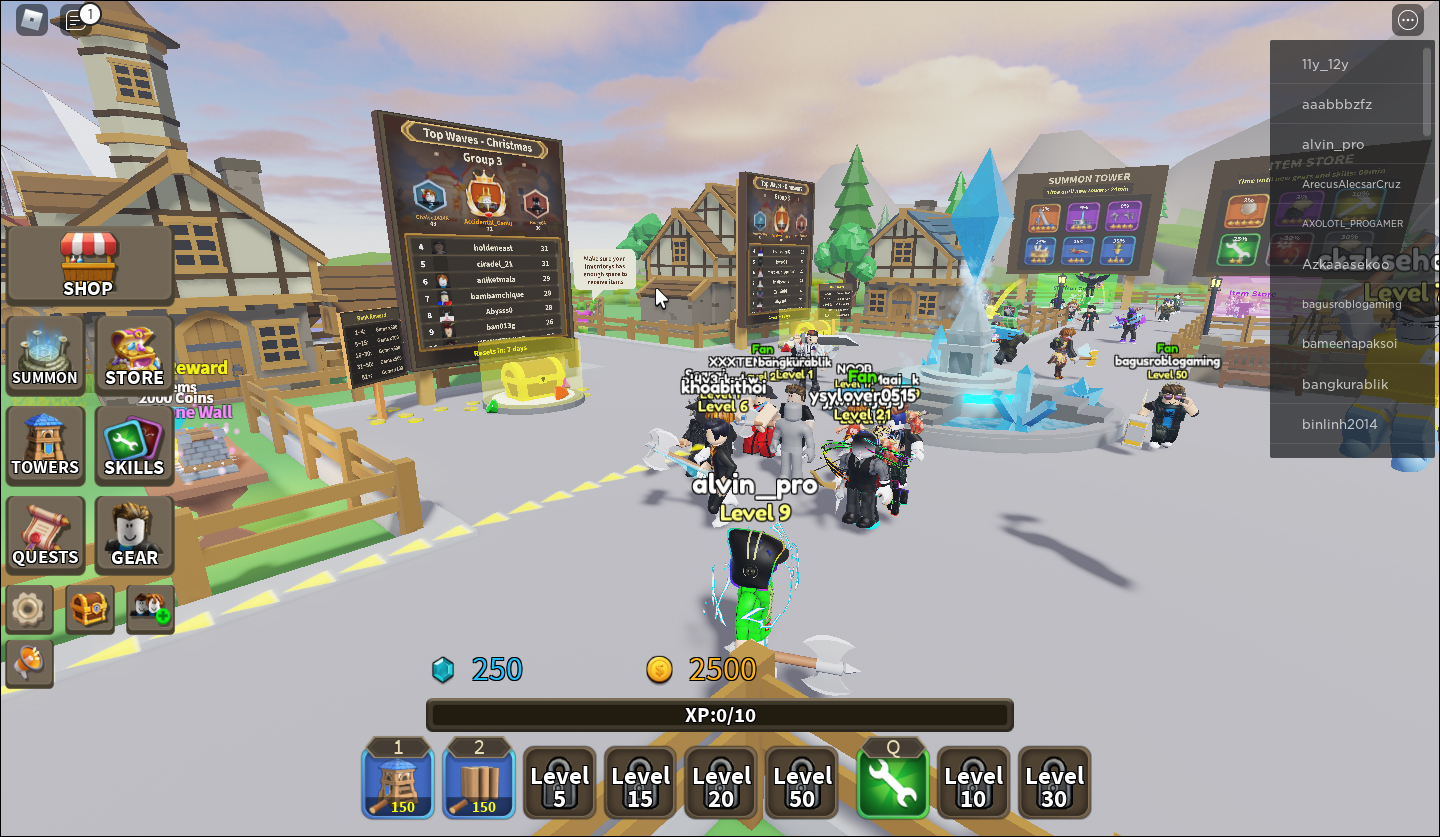Click the settings gear icon
Screen dimensions: 1440x837
(x=29, y=608)
